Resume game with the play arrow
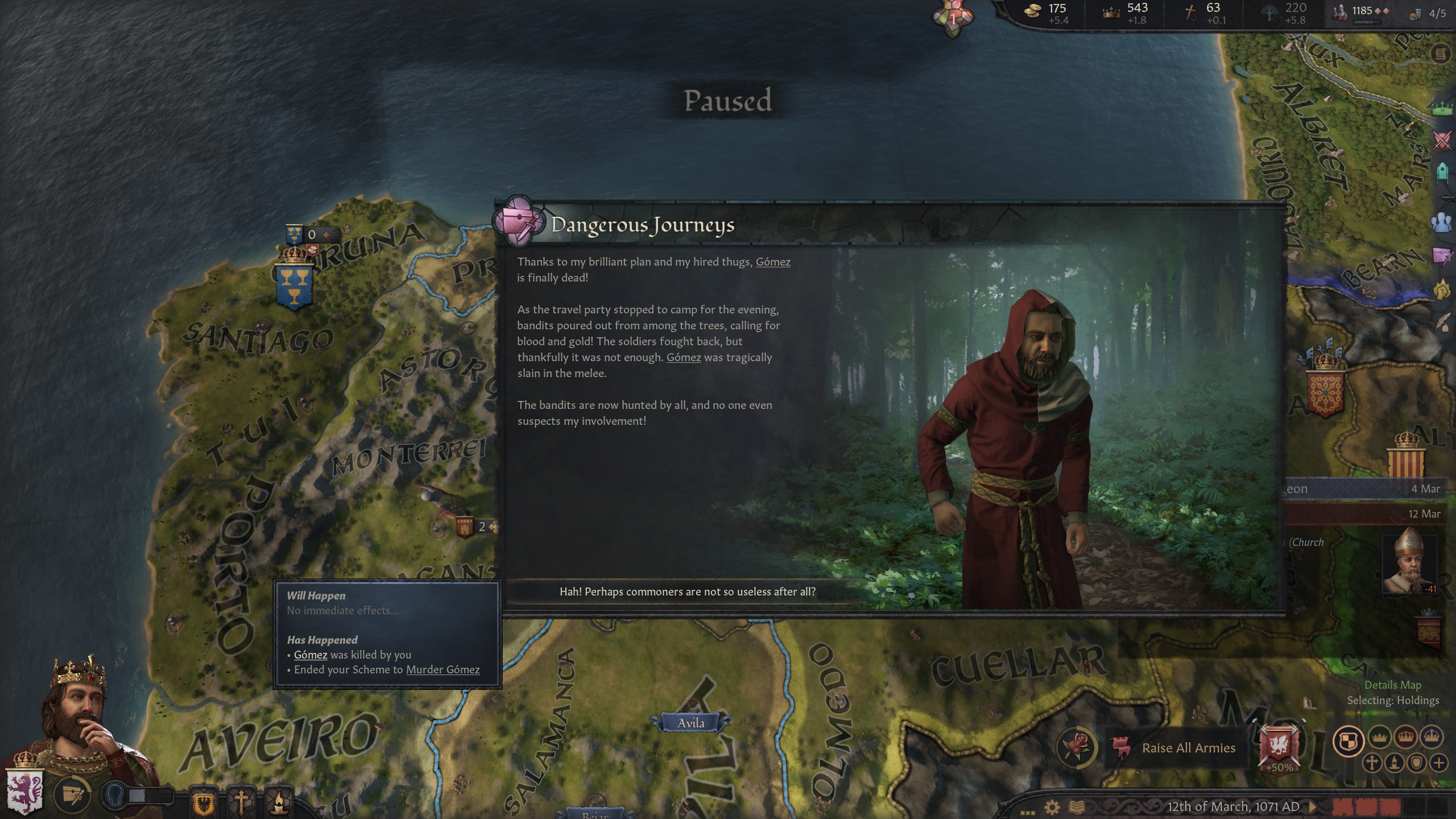This screenshot has width=1456, height=819. click(1313, 806)
